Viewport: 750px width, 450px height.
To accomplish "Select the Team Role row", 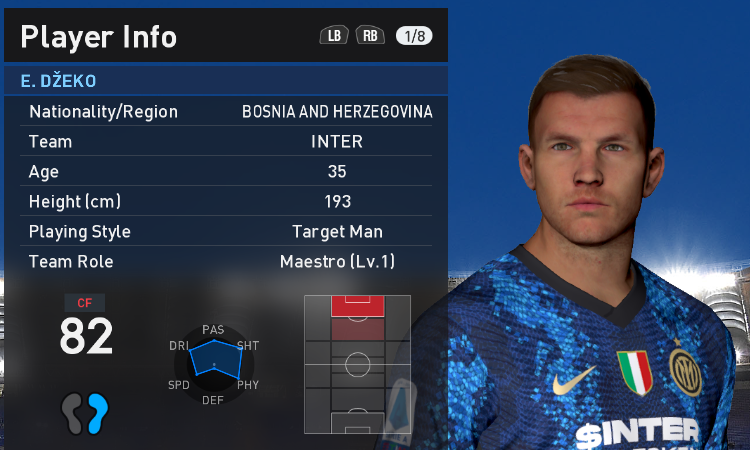I will click(x=228, y=262).
